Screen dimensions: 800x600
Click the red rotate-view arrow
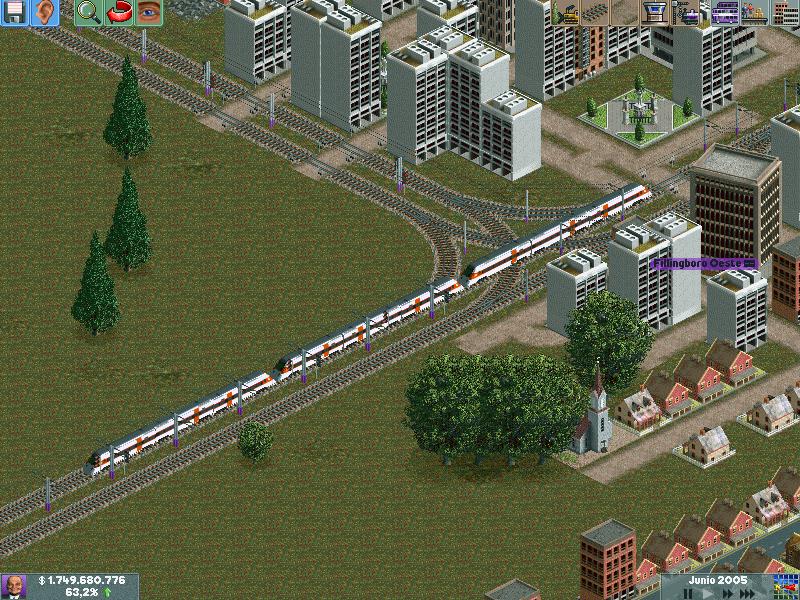point(119,12)
